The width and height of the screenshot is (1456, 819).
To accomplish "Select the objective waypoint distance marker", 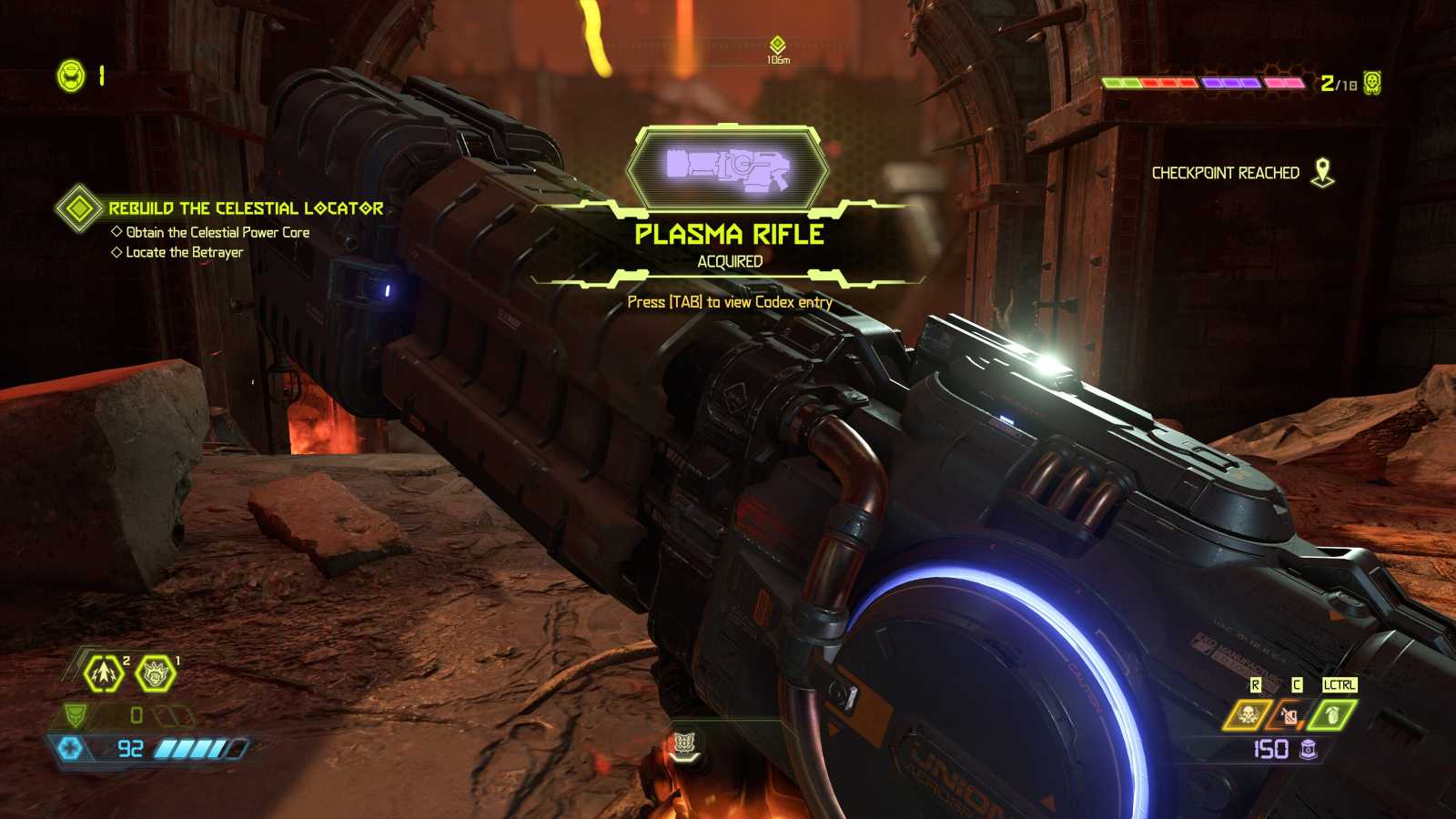I will click(x=777, y=45).
